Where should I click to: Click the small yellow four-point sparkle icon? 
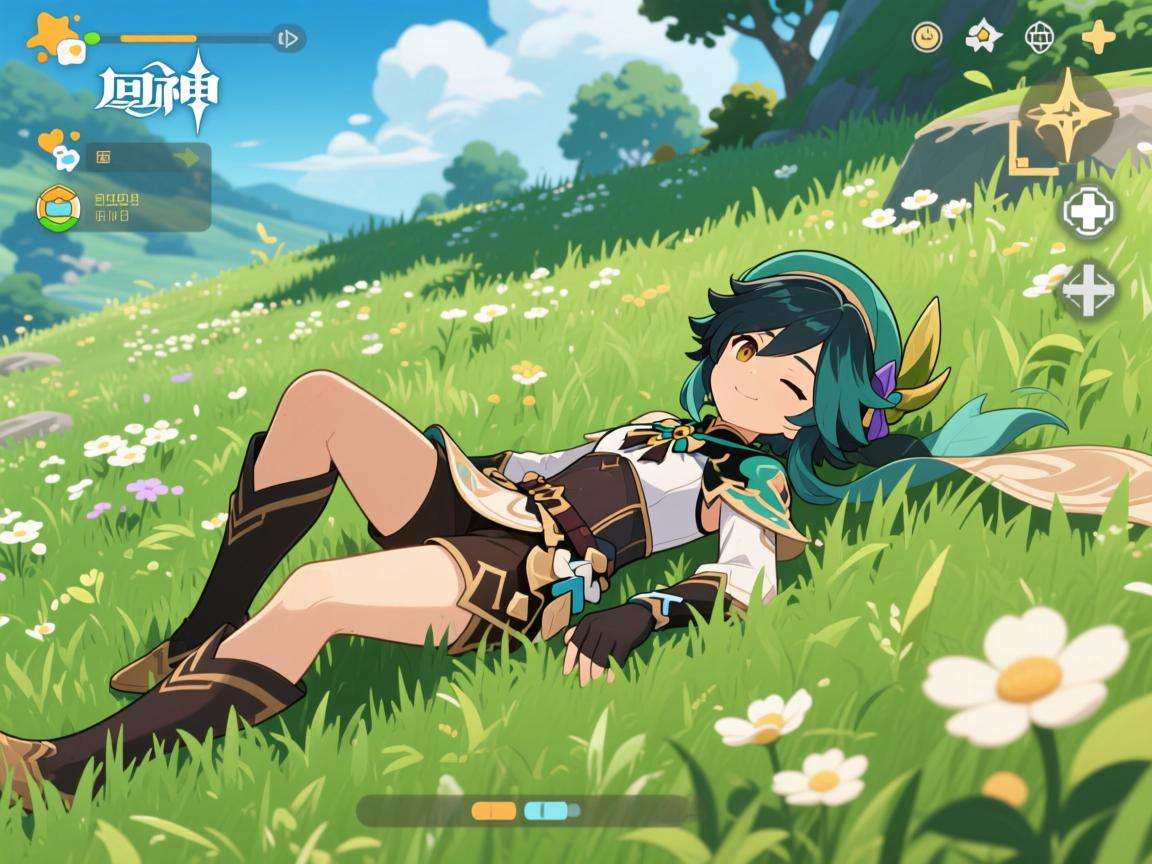point(1098,38)
